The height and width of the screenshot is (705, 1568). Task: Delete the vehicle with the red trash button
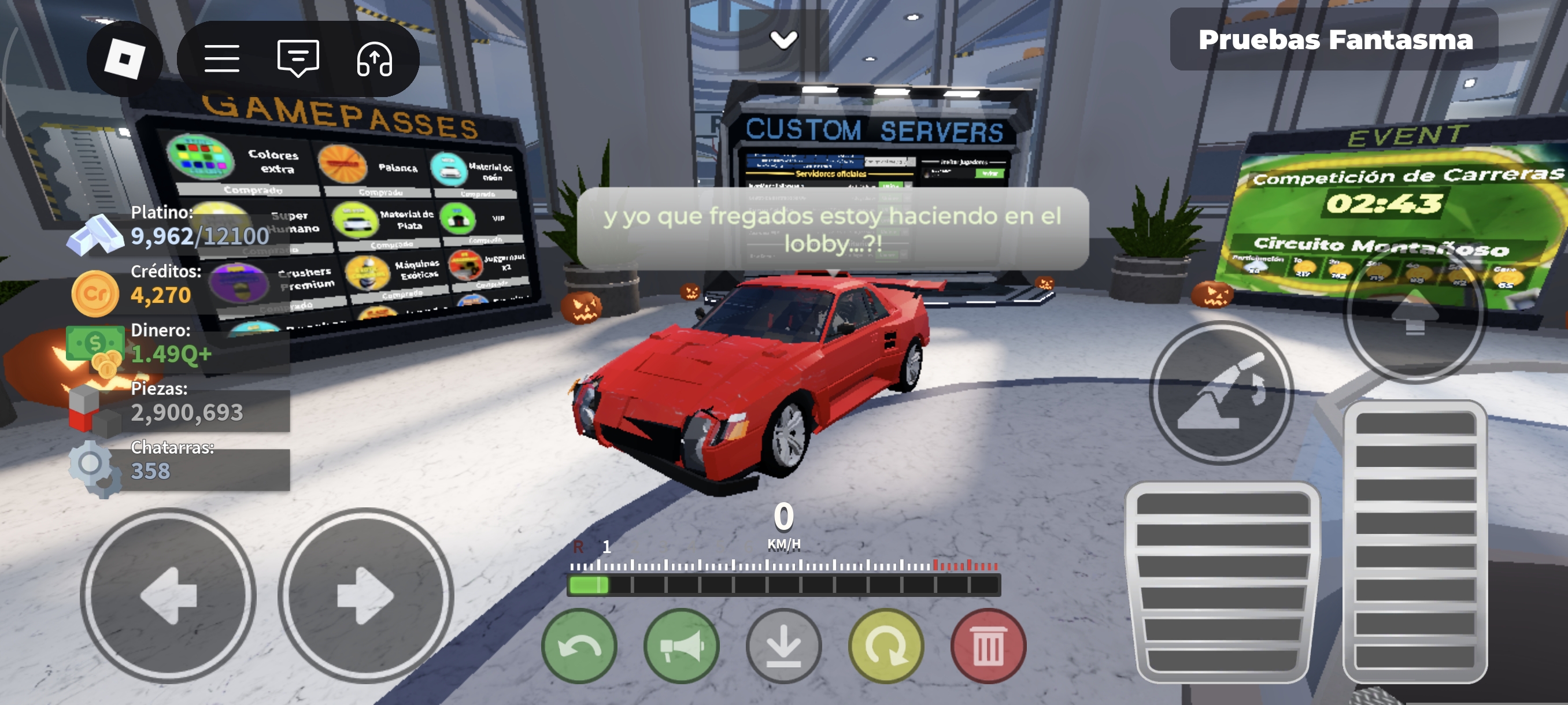coord(988,646)
